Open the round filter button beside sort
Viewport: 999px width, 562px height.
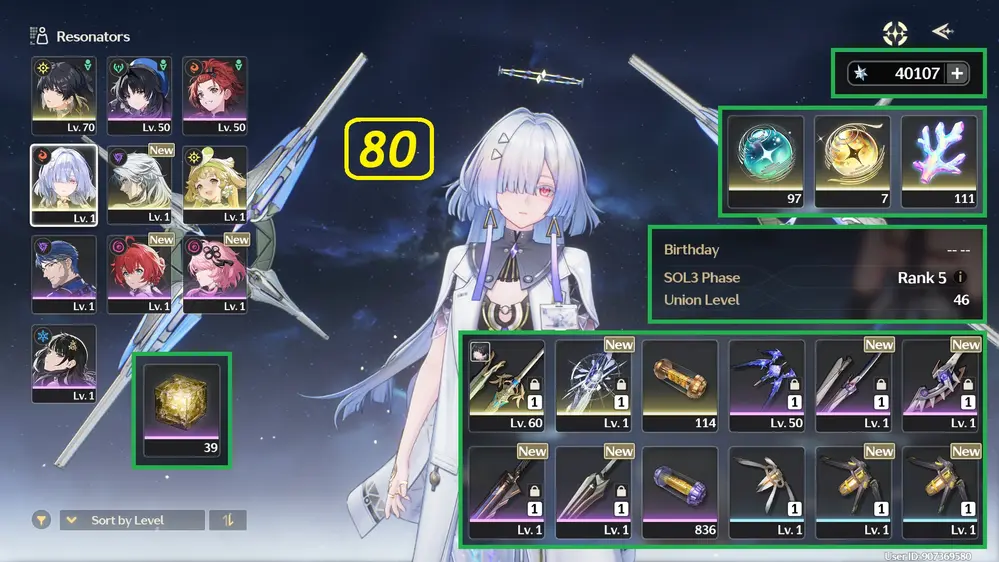pos(41,520)
